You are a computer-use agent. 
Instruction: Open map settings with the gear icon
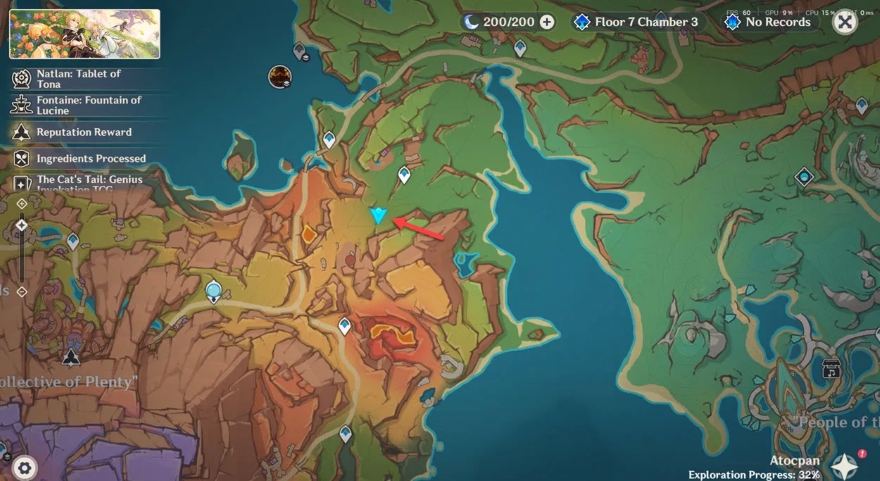[24, 466]
